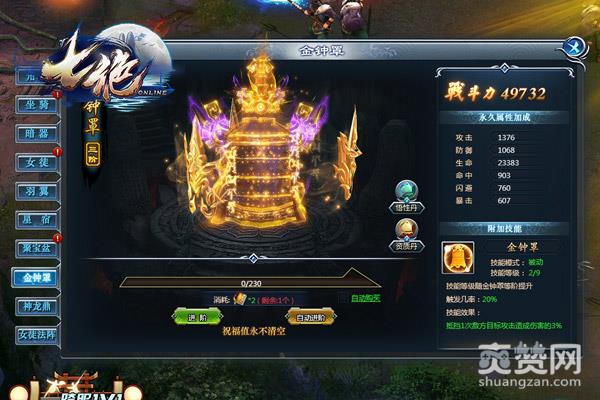Select the 女徒 tab

[x=33, y=161]
